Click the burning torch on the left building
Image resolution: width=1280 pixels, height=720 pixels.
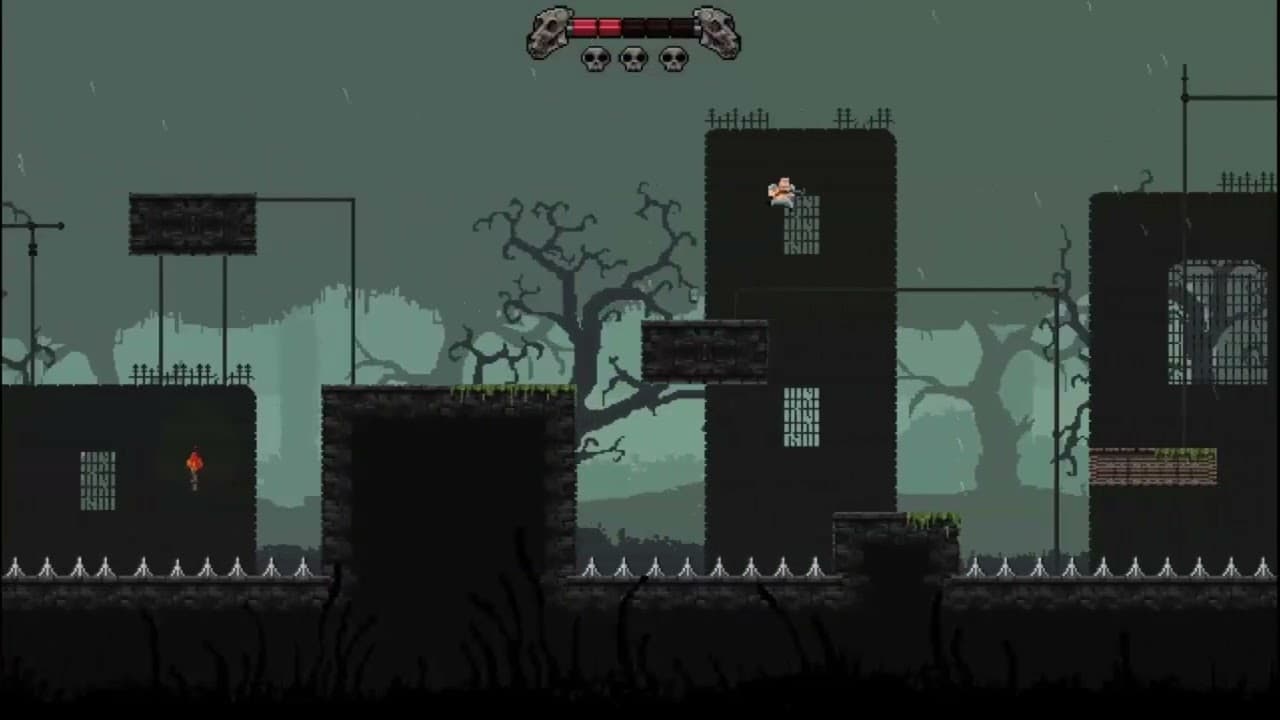(x=193, y=465)
